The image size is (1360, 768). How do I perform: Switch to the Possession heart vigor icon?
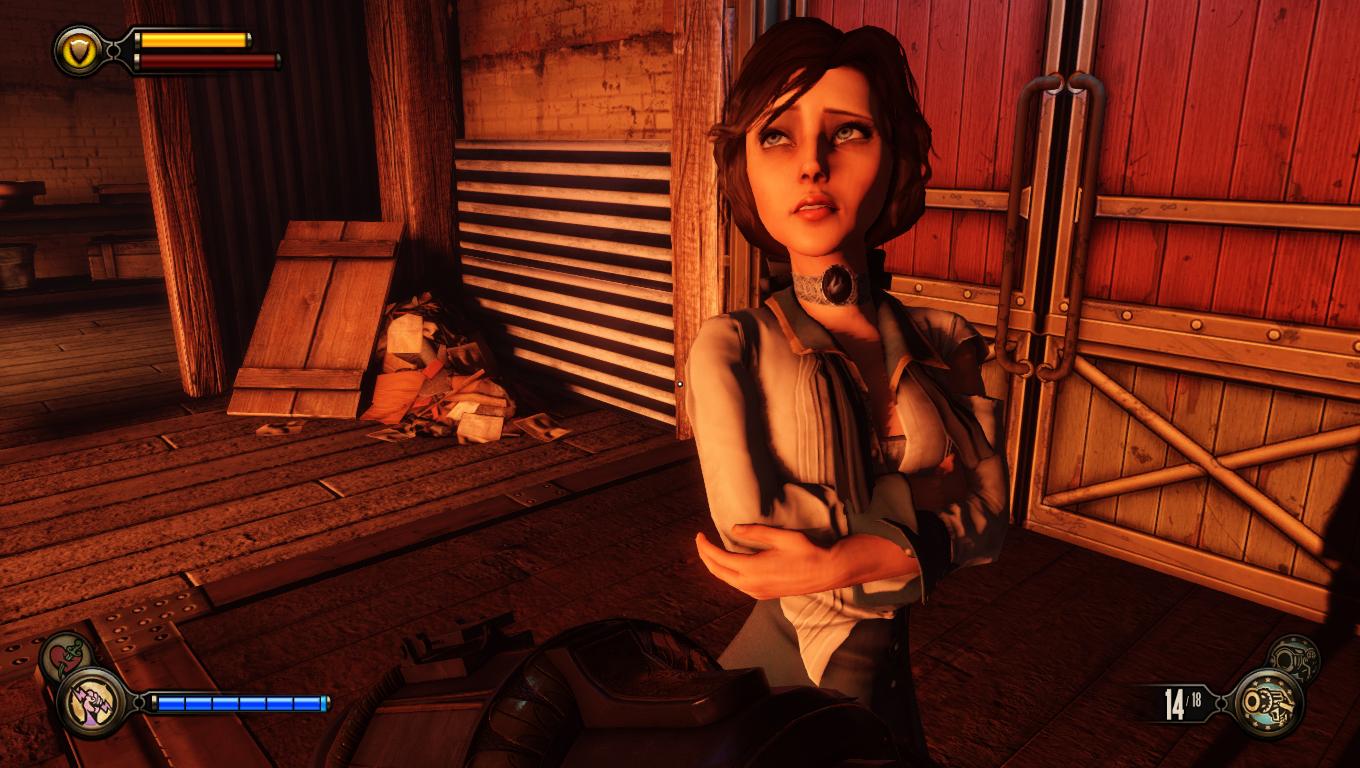pyautogui.click(x=66, y=655)
